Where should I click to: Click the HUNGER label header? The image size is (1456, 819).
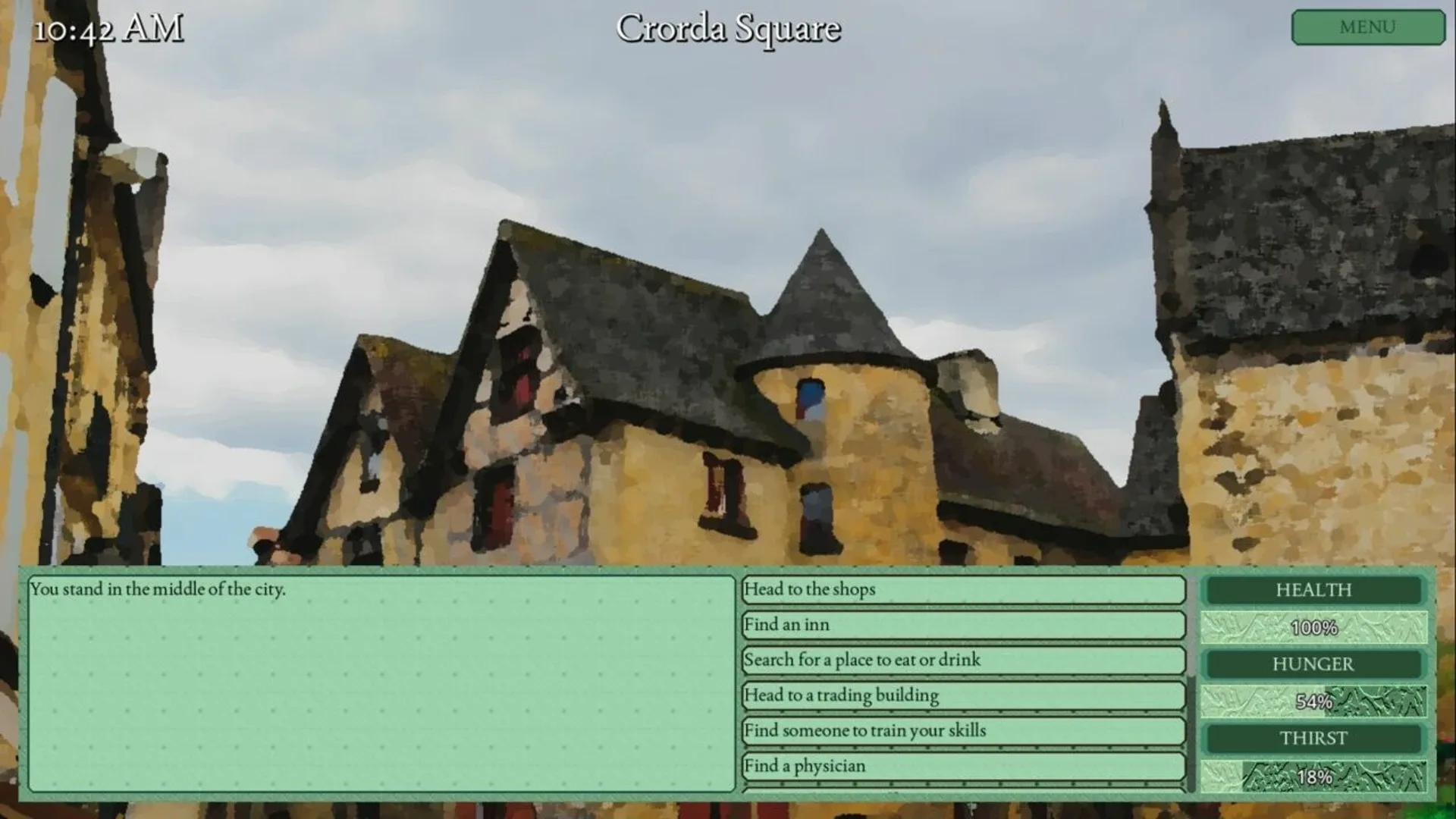1314,664
